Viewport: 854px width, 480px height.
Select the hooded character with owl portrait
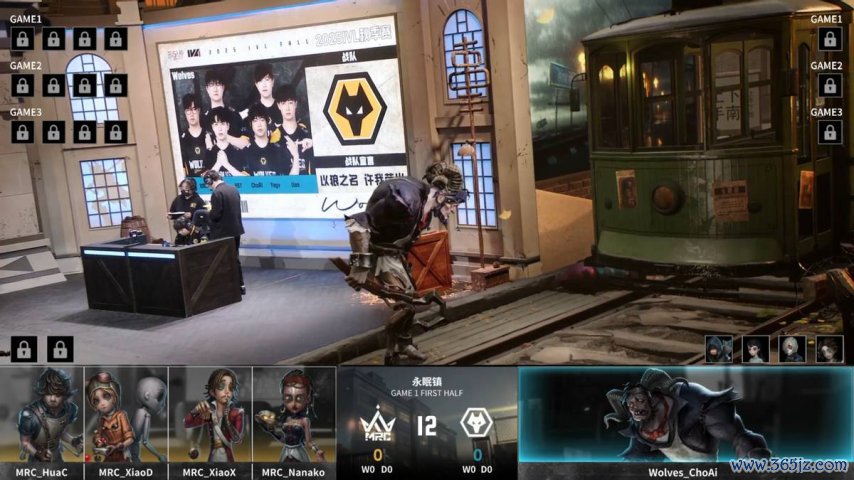[719, 348]
